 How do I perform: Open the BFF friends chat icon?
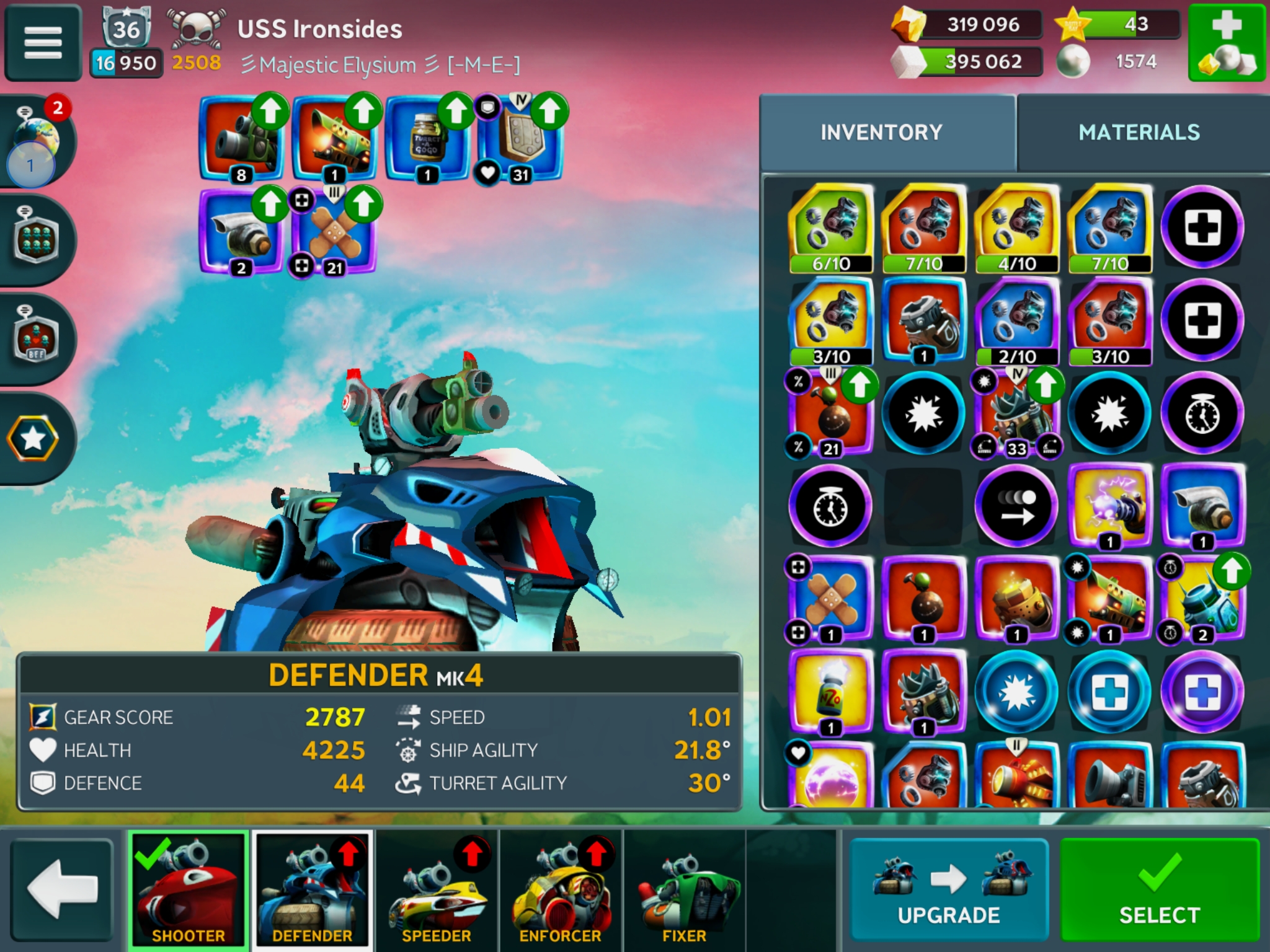point(36,338)
